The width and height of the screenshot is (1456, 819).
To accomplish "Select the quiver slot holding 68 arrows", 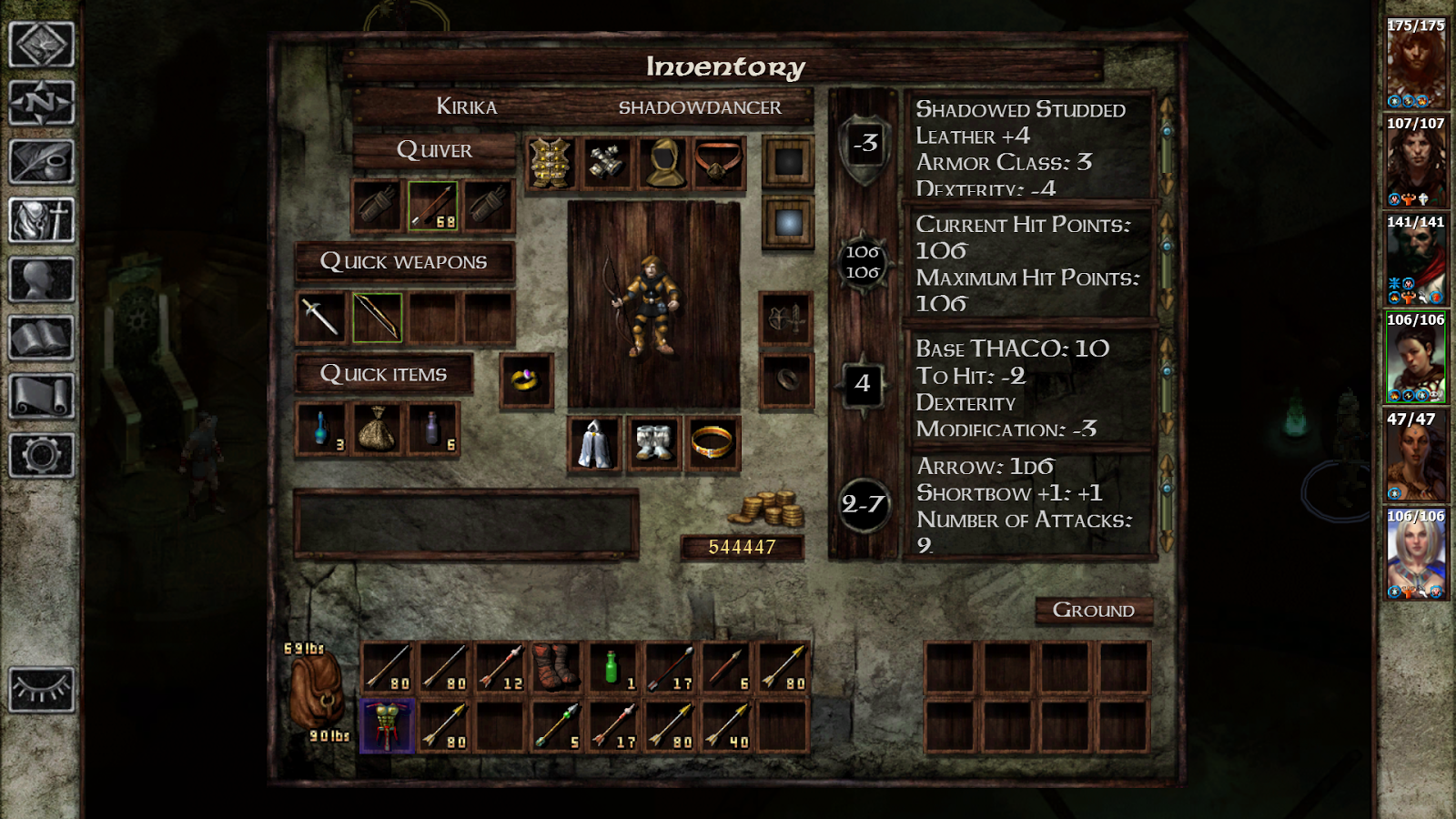I will 431,207.
